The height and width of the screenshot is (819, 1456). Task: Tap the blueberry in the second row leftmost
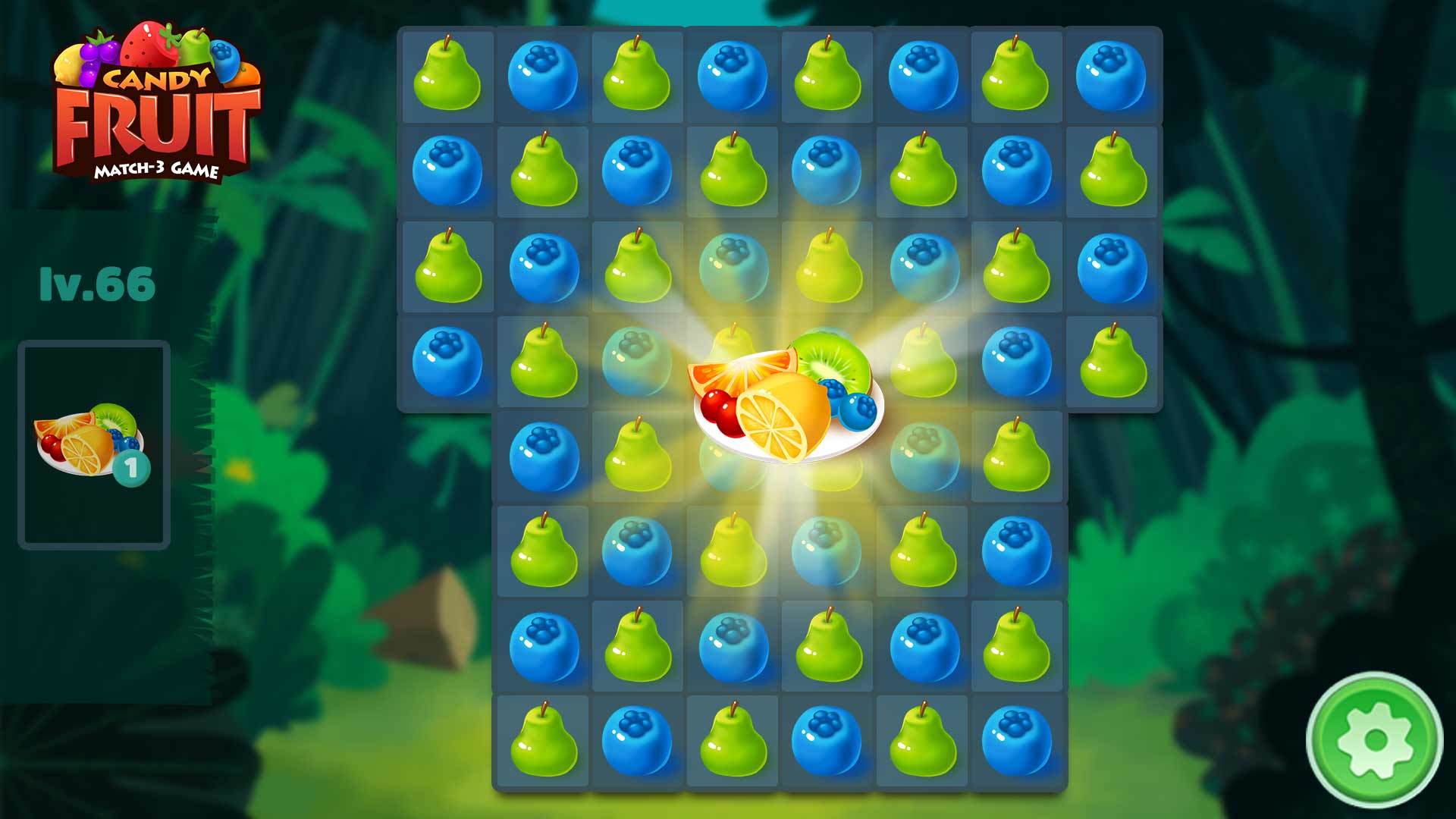tap(448, 171)
